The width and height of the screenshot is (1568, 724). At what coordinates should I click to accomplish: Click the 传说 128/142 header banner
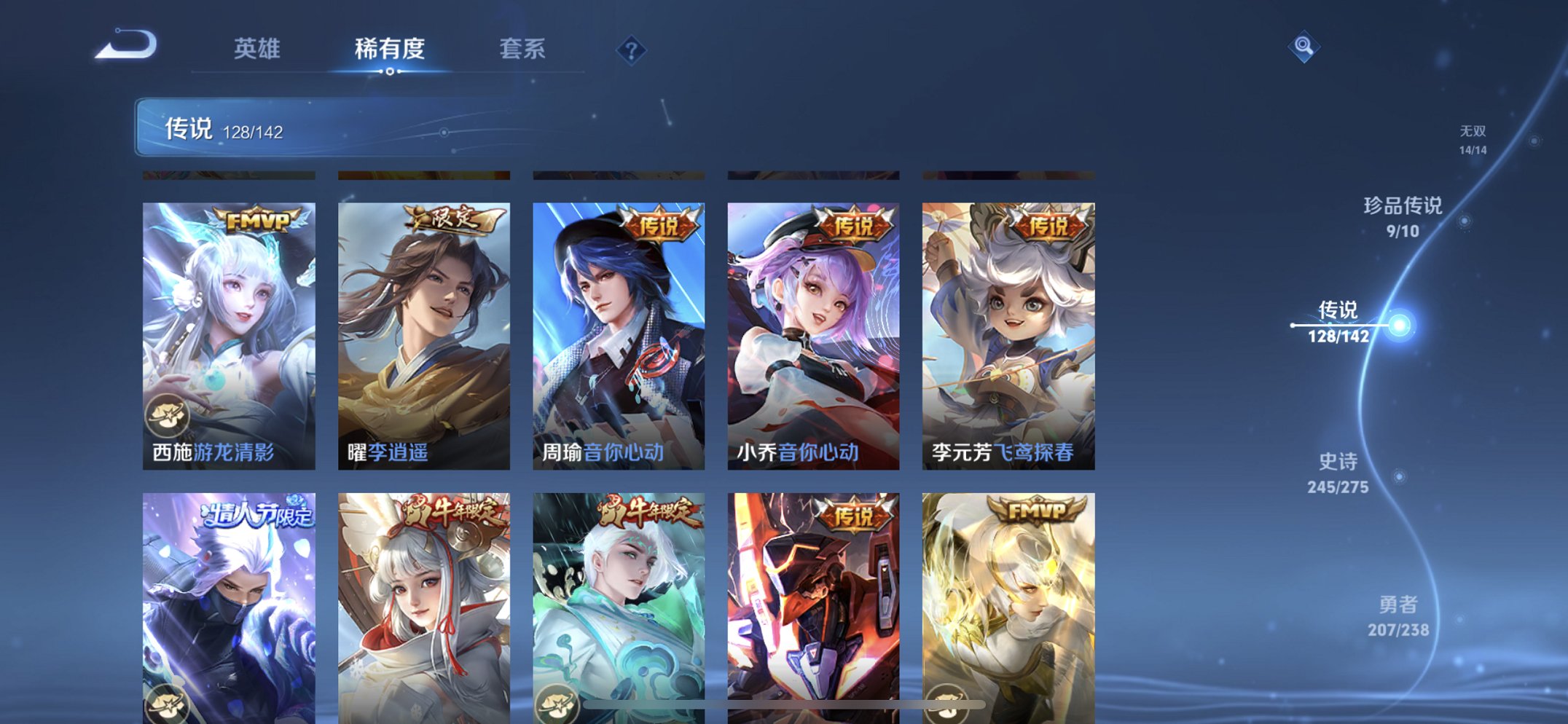[219, 127]
